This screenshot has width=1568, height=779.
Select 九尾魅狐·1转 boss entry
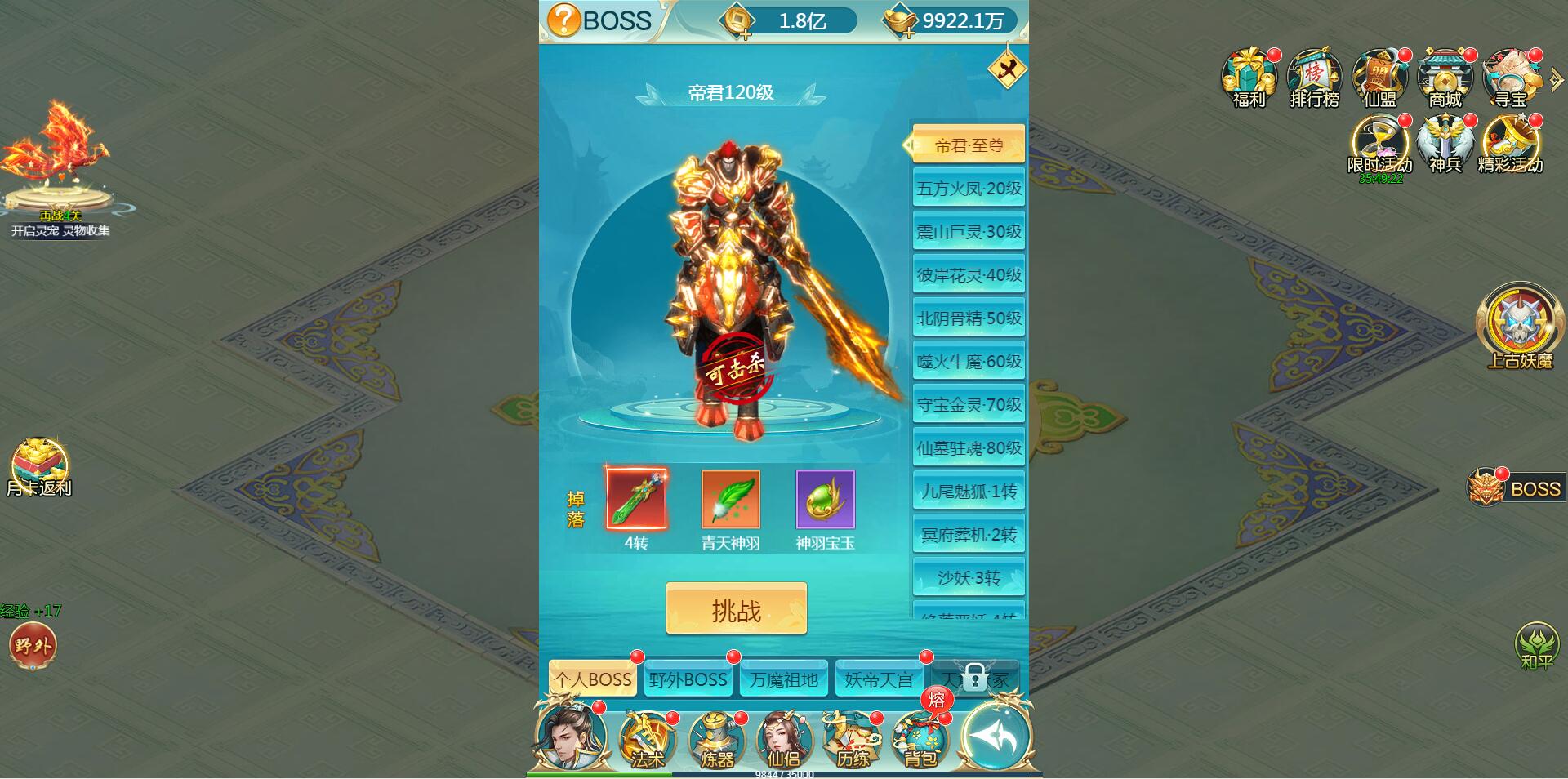pyautogui.click(x=969, y=492)
